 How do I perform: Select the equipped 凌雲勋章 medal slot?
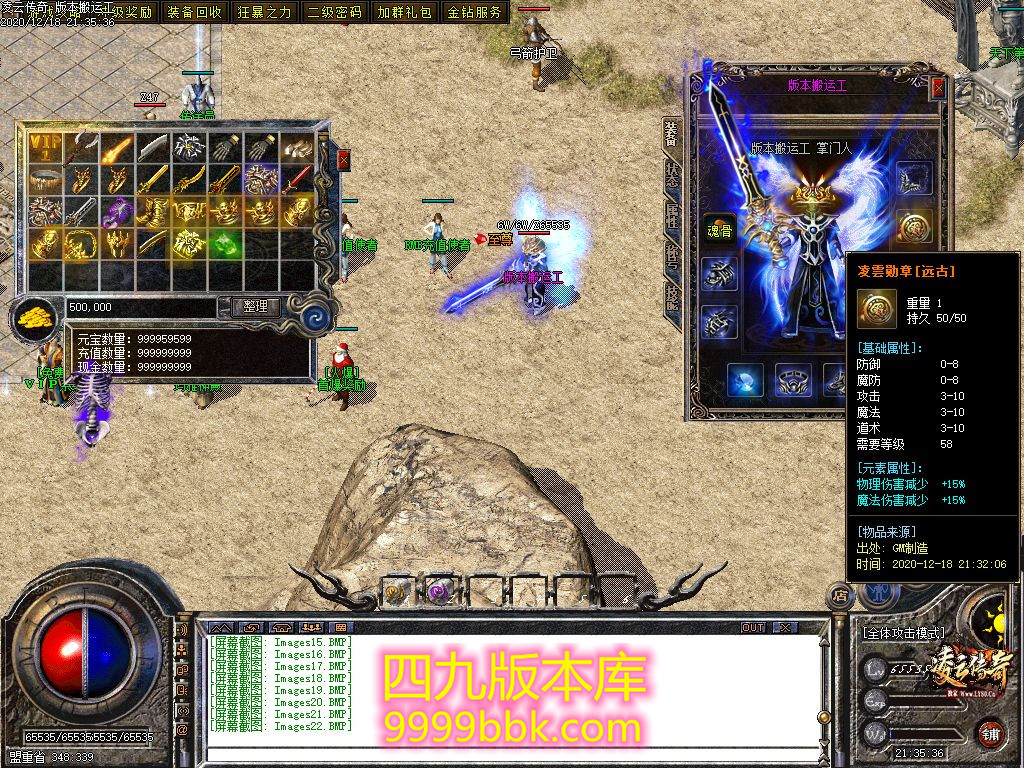click(914, 226)
